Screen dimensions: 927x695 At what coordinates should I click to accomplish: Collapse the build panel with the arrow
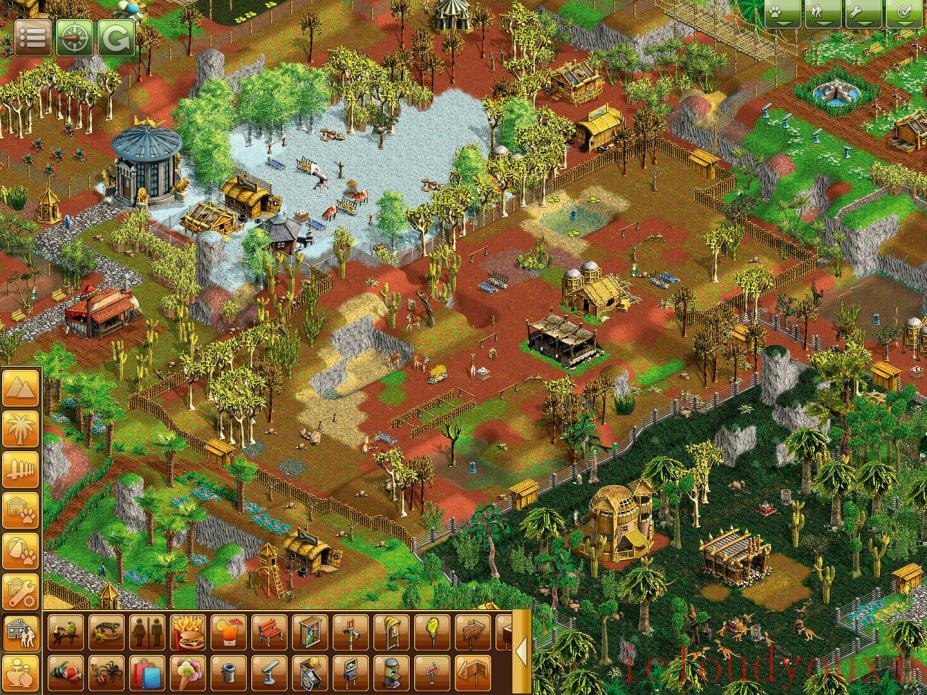click(x=521, y=652)
